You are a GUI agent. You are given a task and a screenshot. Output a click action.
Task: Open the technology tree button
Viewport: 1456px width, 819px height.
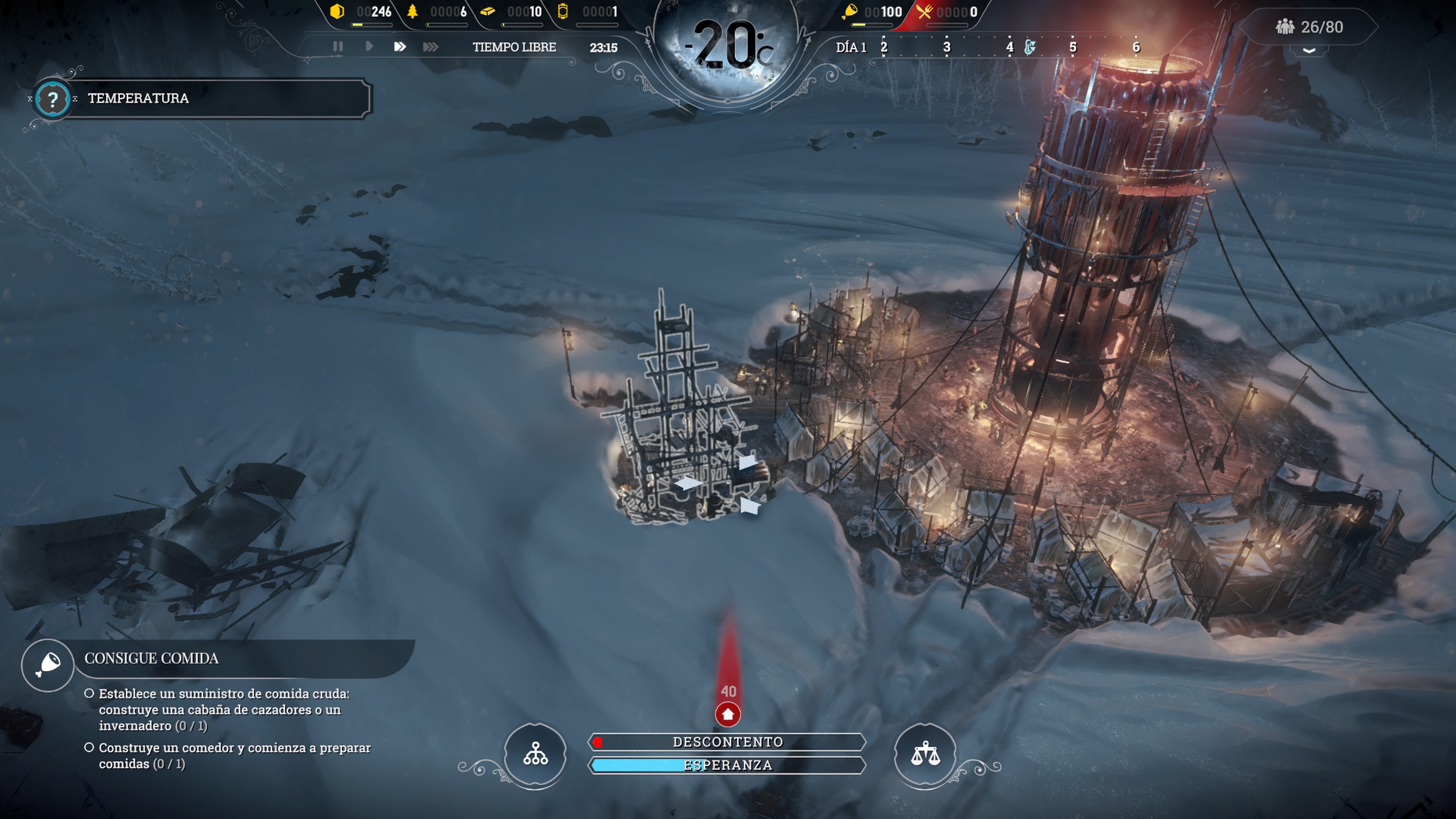535,754
